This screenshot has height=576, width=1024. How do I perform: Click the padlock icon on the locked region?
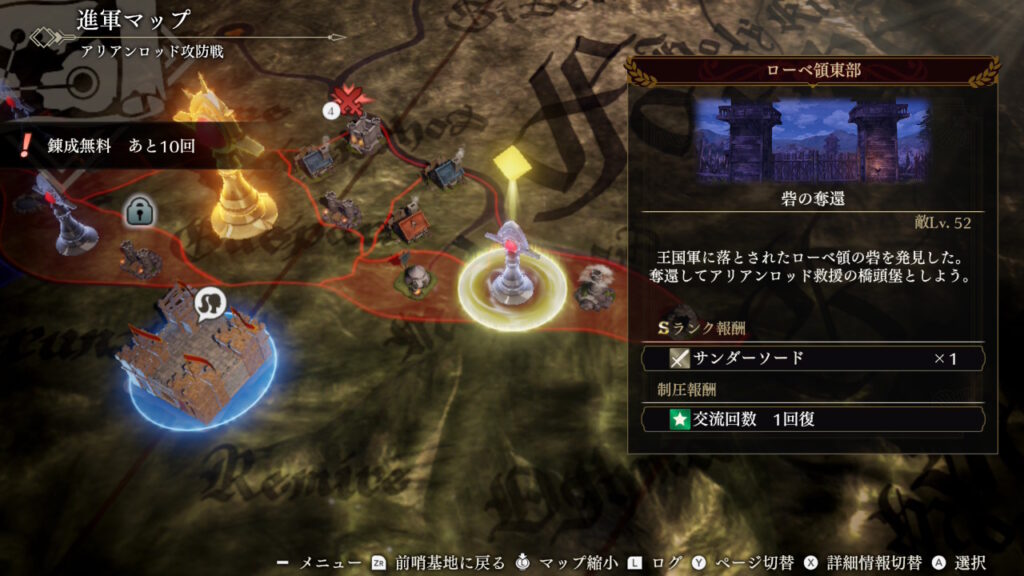click(x=138, y=210)
